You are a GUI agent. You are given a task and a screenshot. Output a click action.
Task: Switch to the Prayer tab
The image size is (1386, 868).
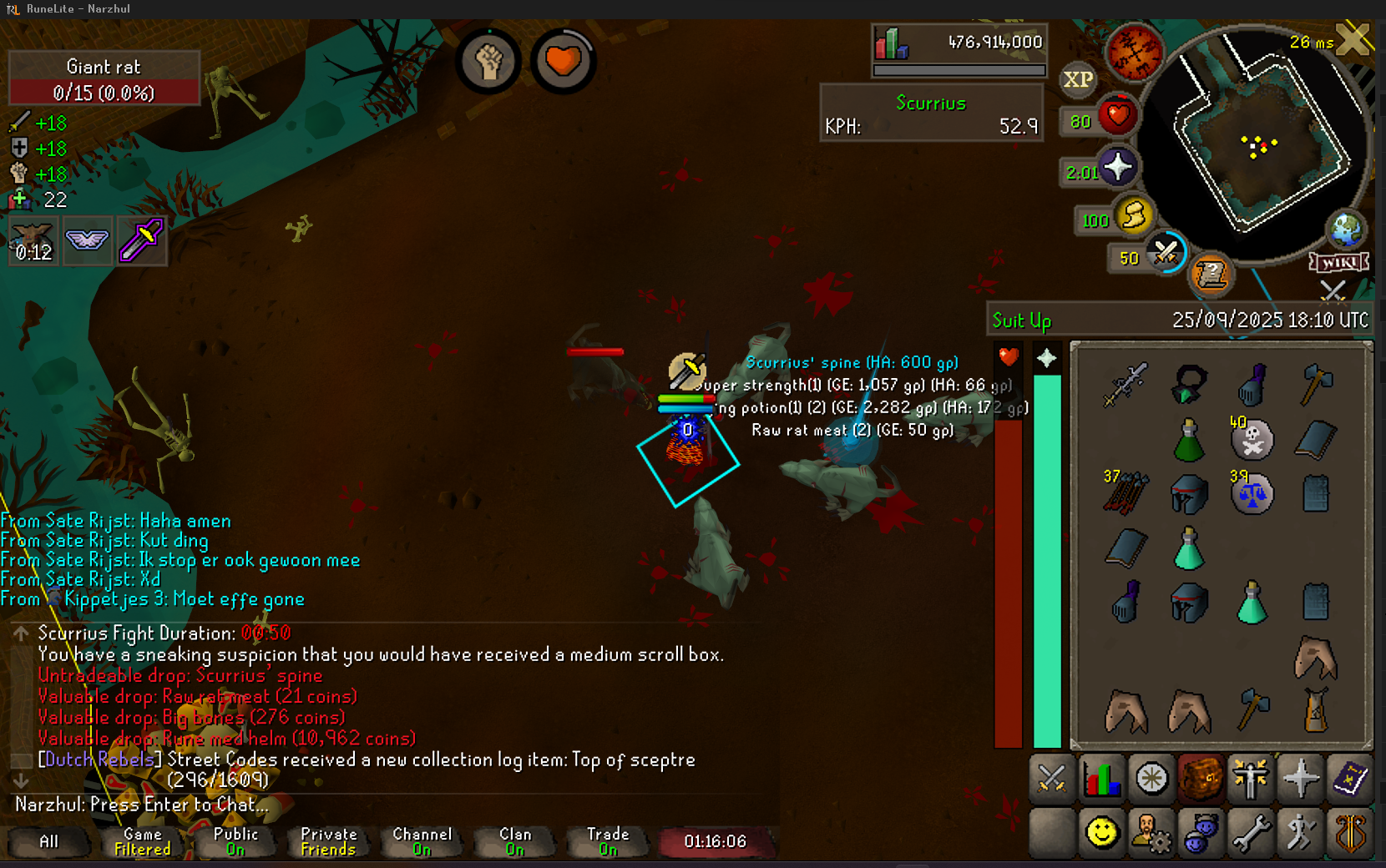[1300, 780]
